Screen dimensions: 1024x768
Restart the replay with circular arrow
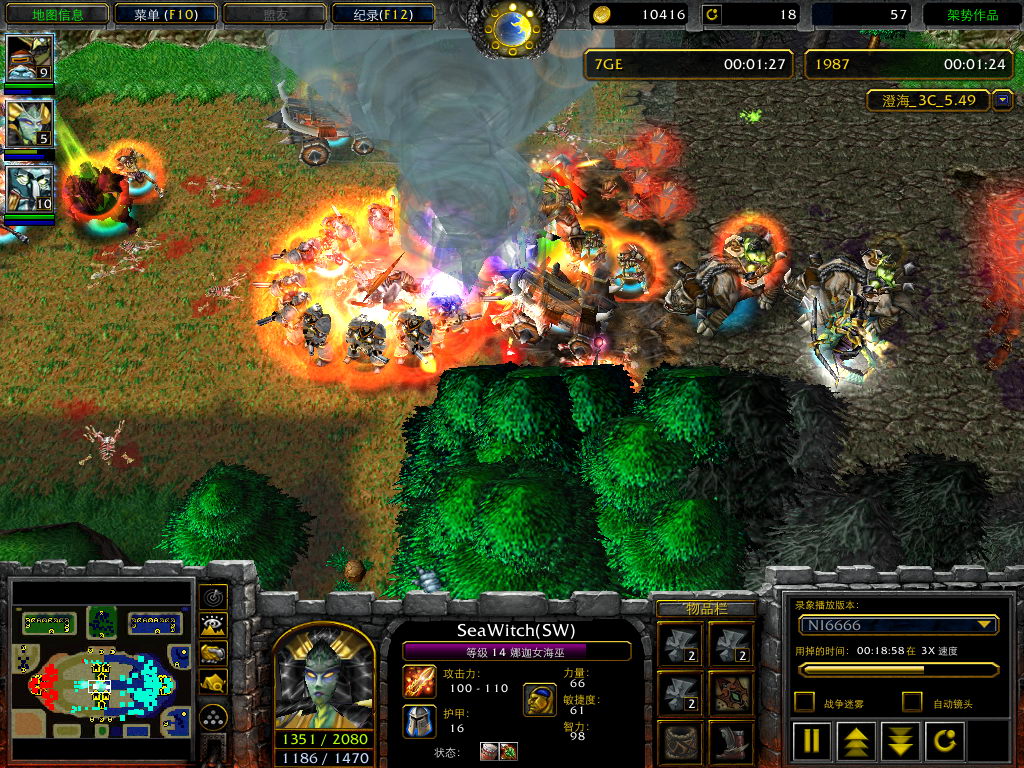tap(946, 741)
